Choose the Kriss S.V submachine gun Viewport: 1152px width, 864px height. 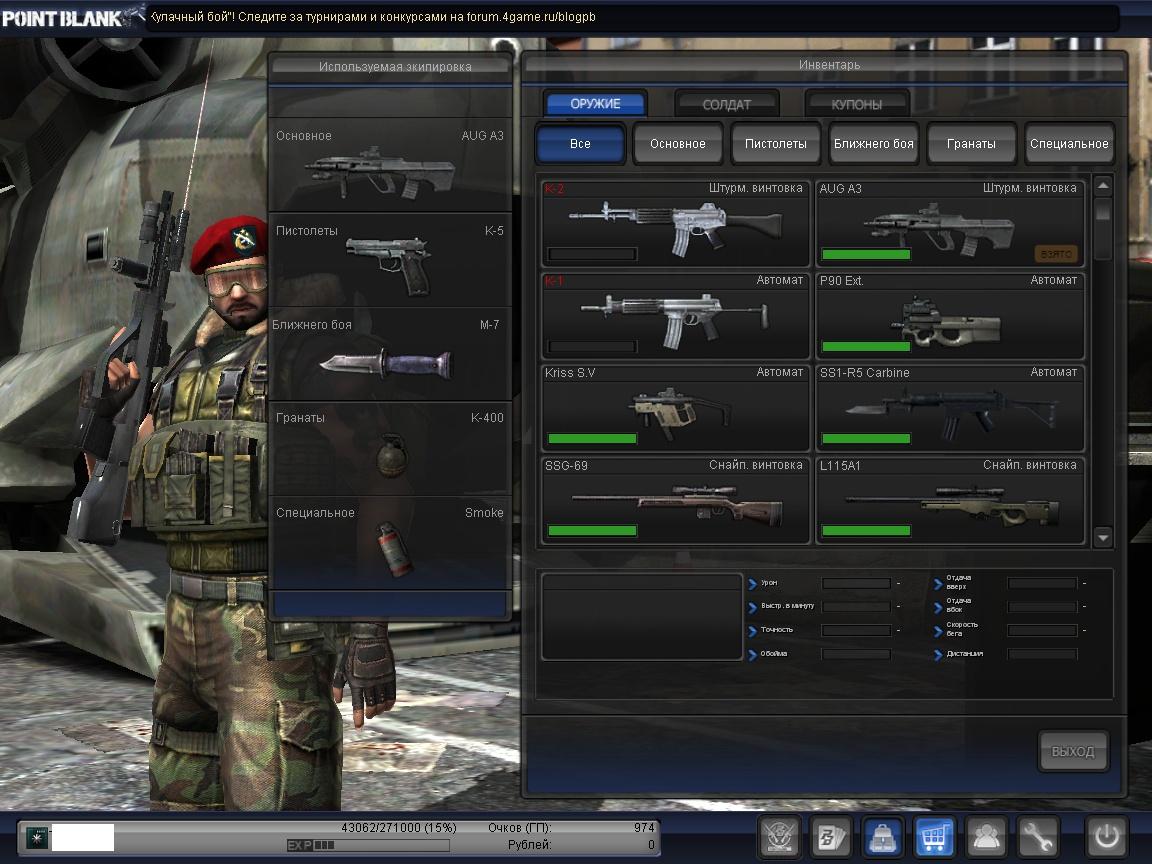coord(675,408)
